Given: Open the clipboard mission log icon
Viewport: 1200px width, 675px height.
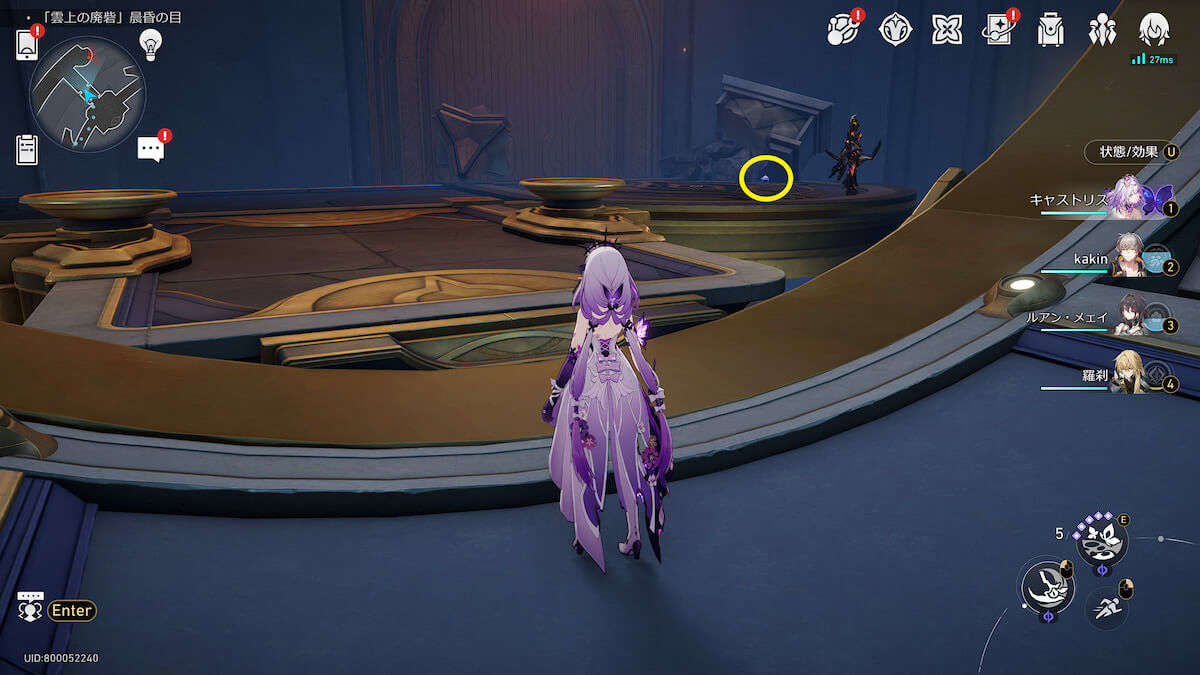Looking at the screenshot, I should (x=27, y=149).
